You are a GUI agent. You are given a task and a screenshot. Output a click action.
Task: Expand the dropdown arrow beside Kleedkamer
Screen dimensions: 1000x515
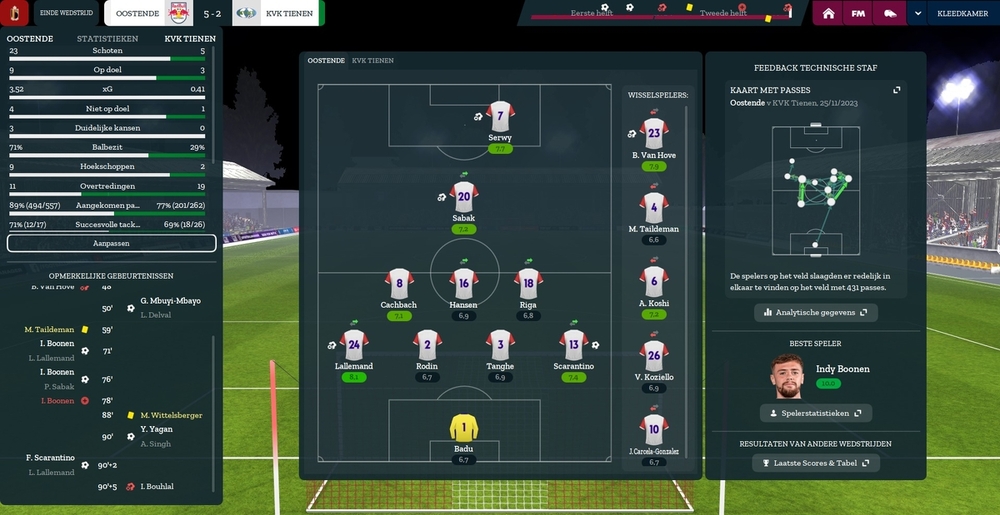click(x=918, y=14)
